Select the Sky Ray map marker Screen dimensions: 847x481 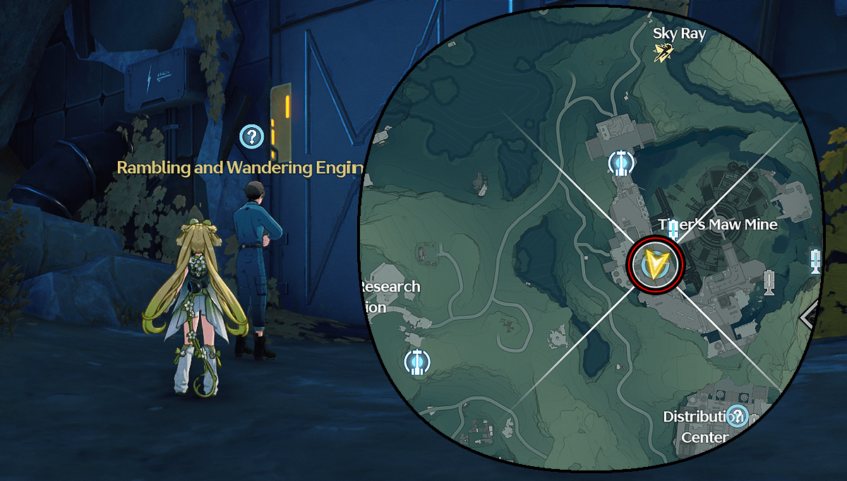click(x=662, y=53)
